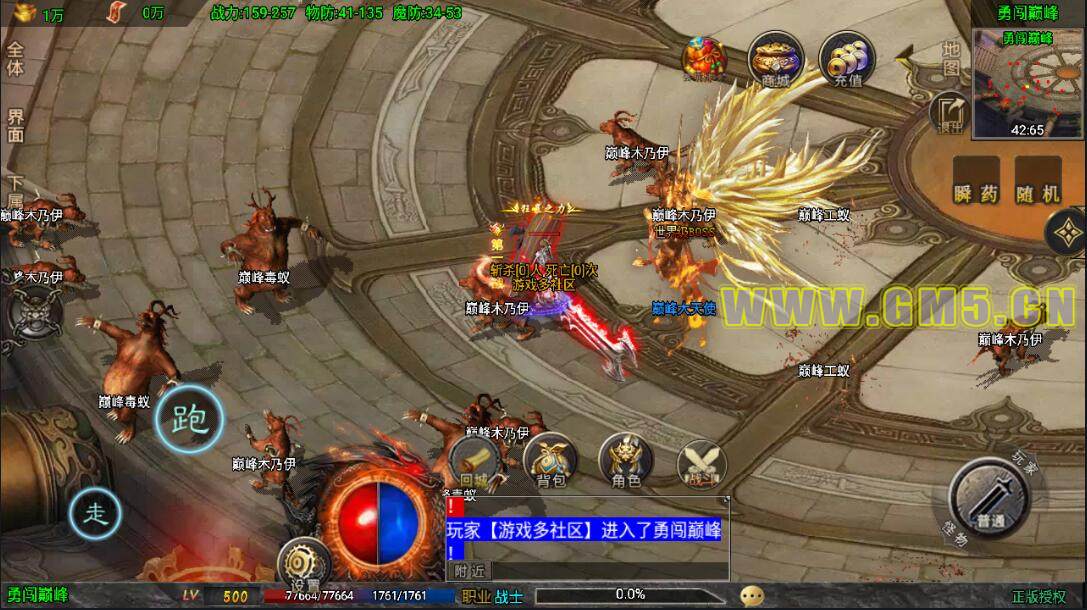This screenshot has width=1087, height=610.
Task: Use the 瞬药 instant potion slot
Action: [x=976, y=182]
